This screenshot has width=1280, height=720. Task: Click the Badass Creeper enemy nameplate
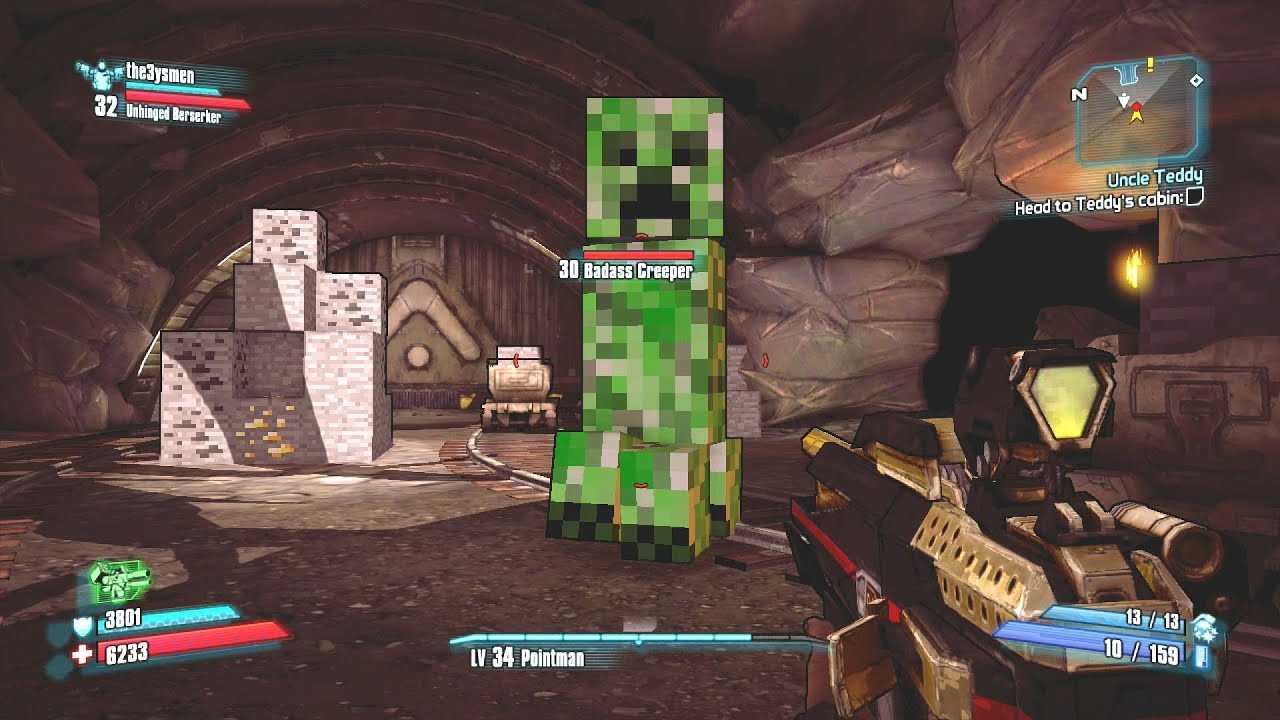[x=626, y=270]
